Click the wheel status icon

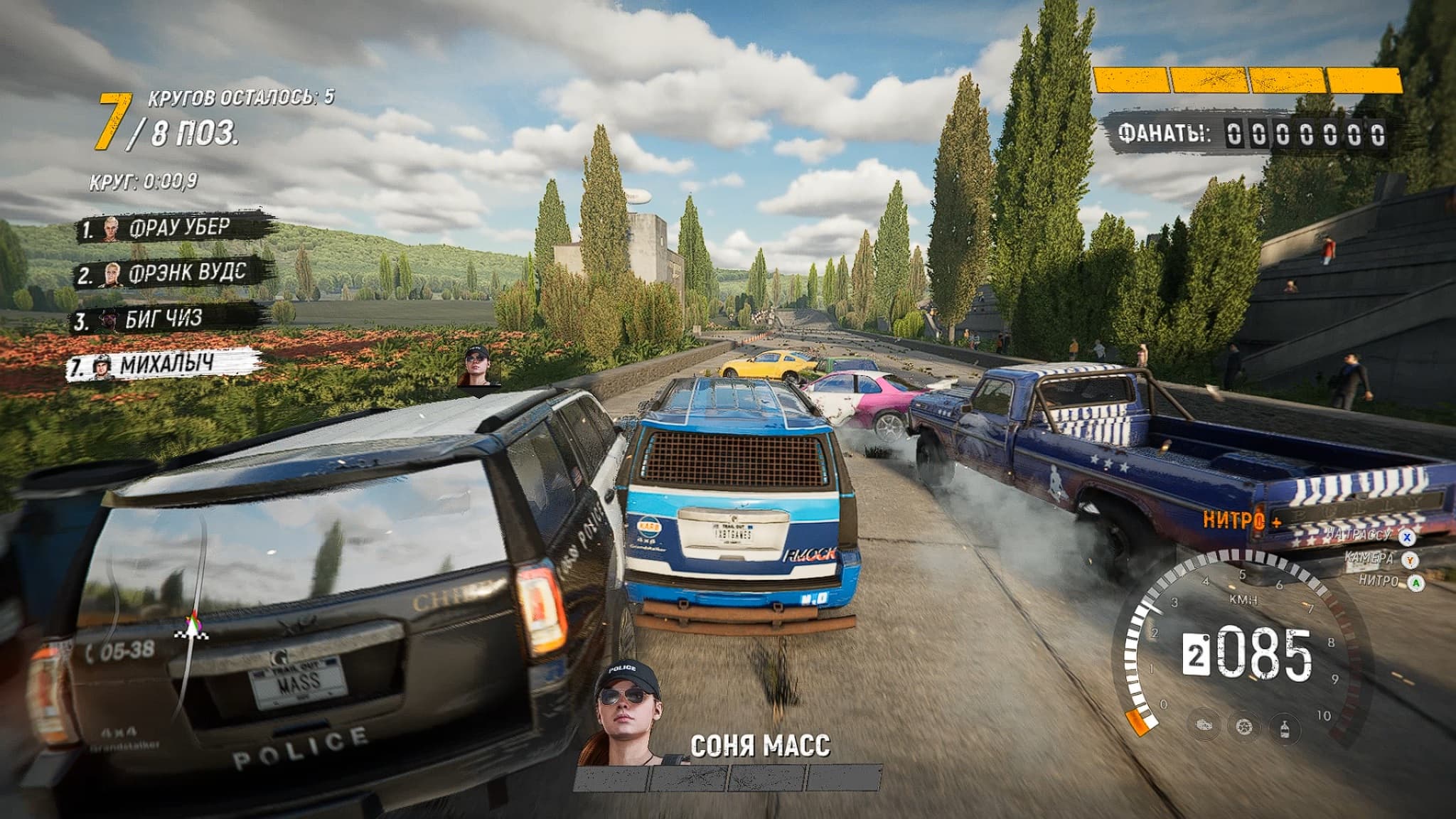tap(1243, 727)
